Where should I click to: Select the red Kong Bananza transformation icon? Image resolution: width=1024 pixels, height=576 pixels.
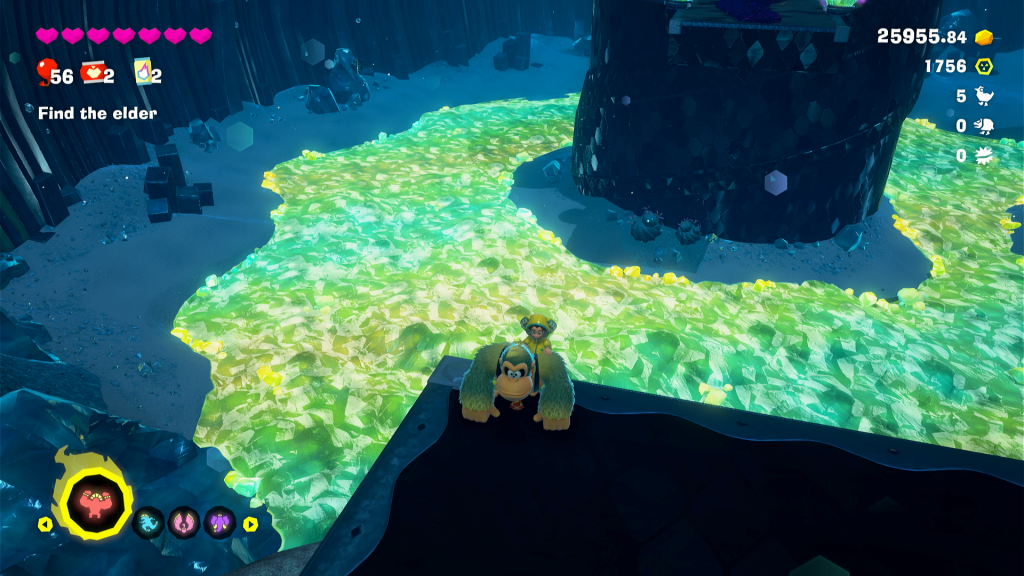pyautogui.click(x=97, y=504)
